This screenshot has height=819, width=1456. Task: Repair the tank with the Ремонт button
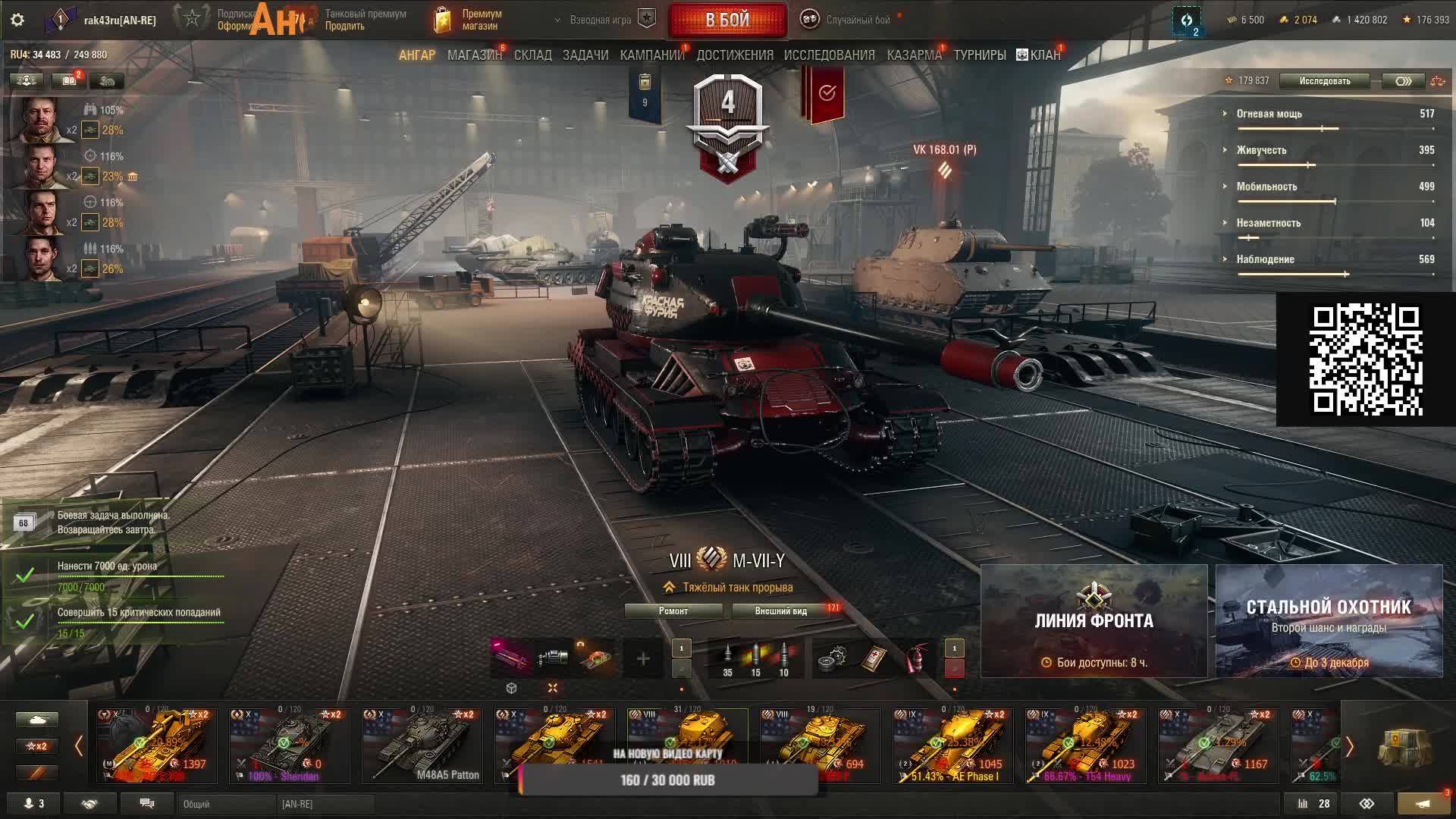click(673, 611)
